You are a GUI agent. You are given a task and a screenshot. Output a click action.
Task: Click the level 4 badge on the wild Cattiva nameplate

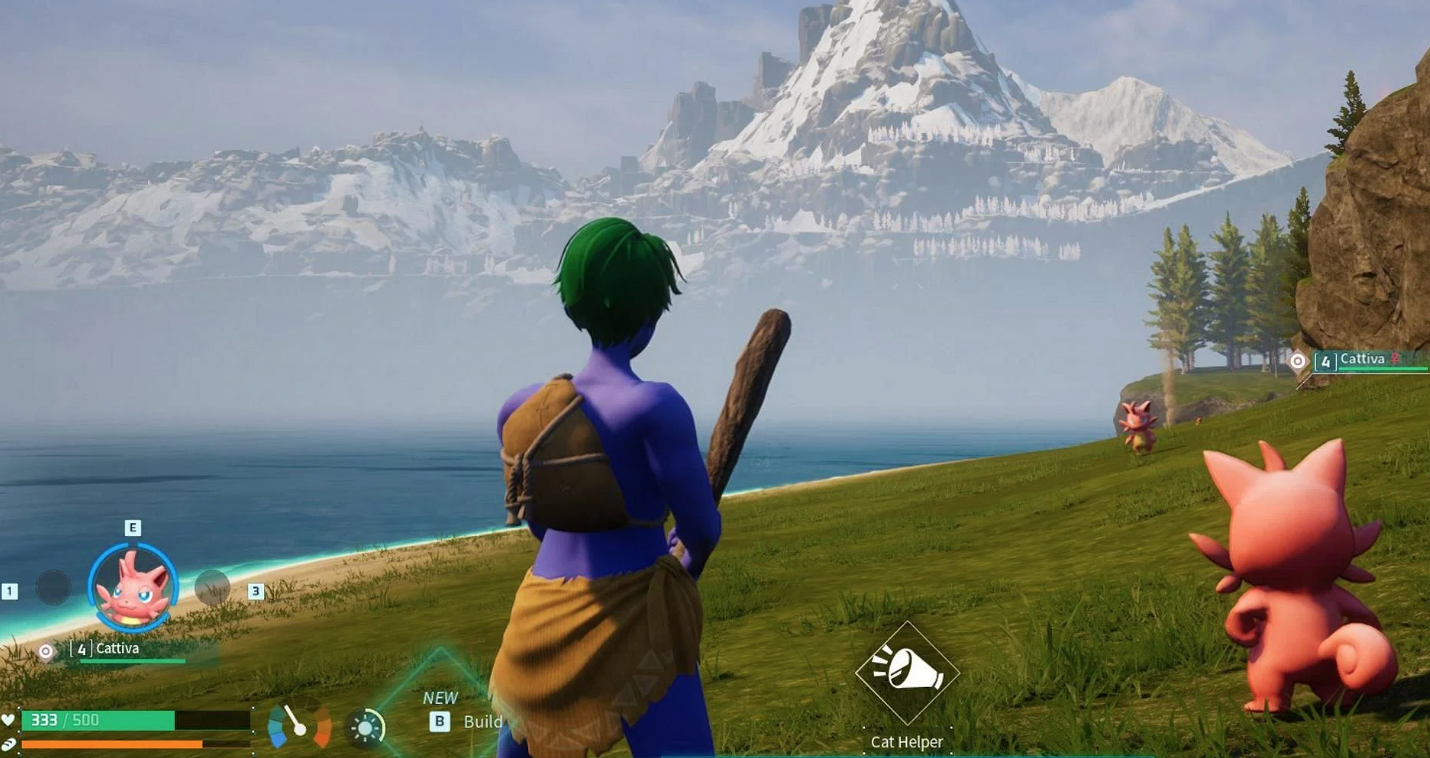pos(1326,360)
